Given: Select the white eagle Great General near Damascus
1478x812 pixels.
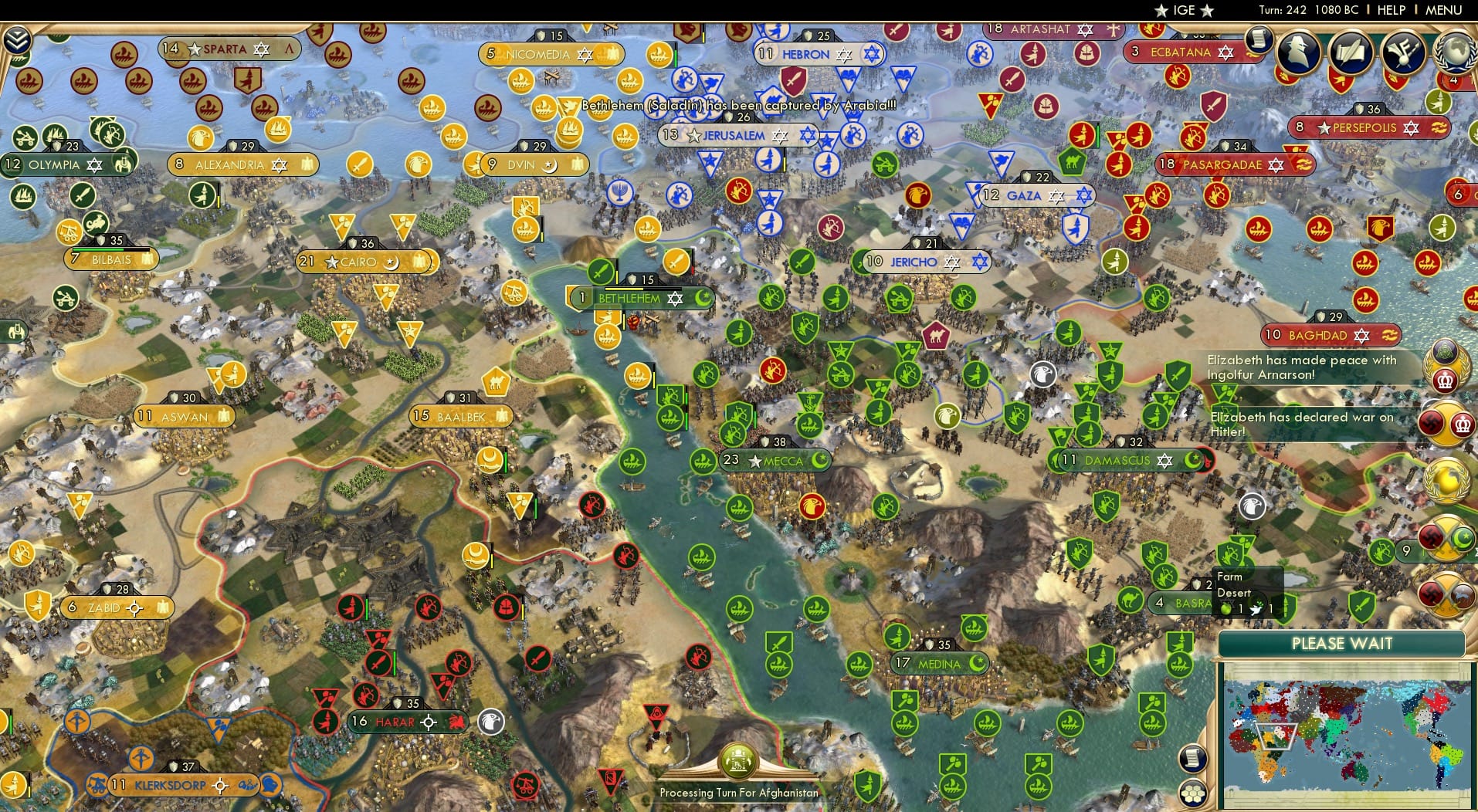Looking at the screenshot, I should [1253, 507].
